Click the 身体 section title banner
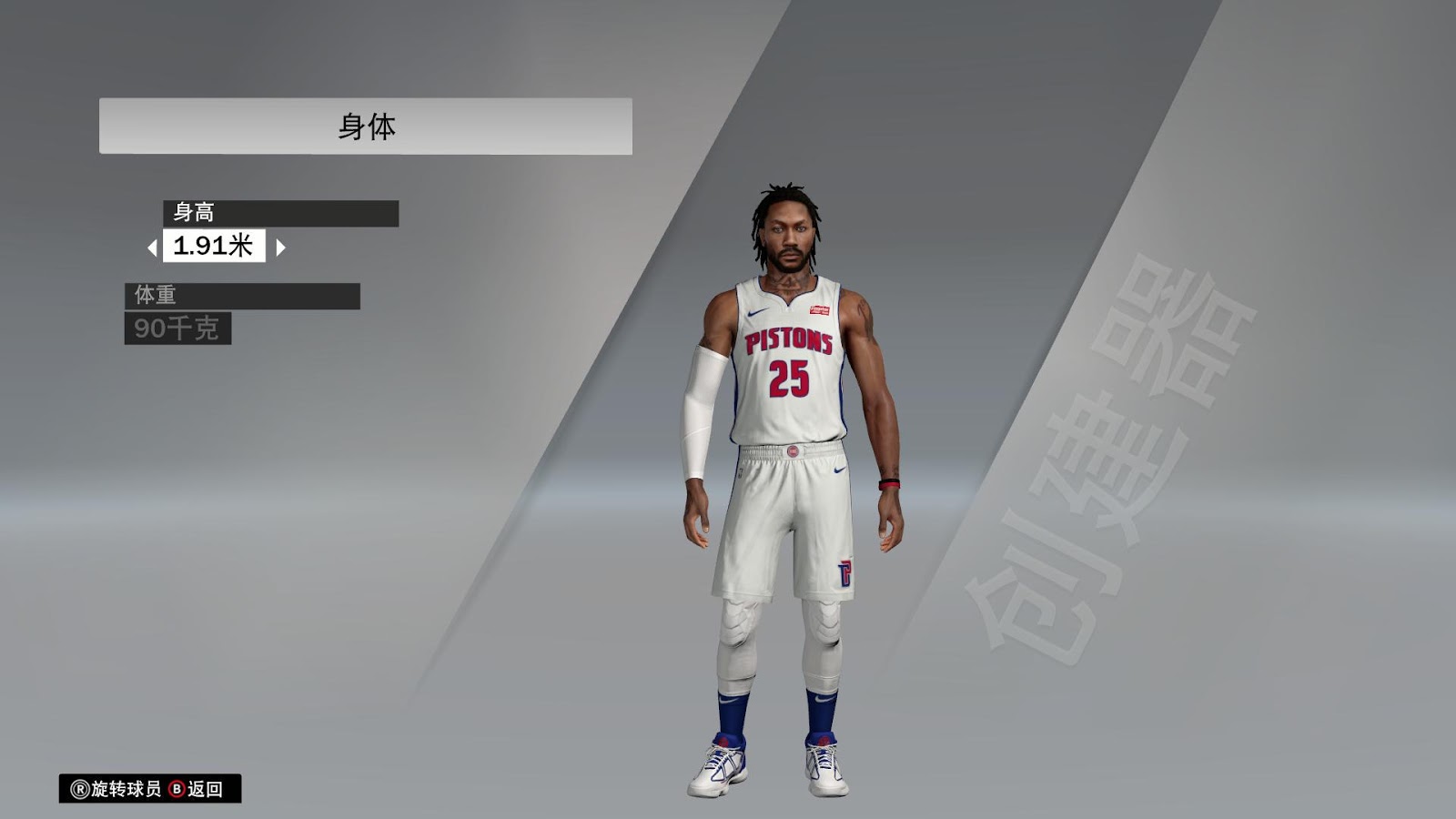This screenshot has height=819, width=1456. click(x=364, y=121)
